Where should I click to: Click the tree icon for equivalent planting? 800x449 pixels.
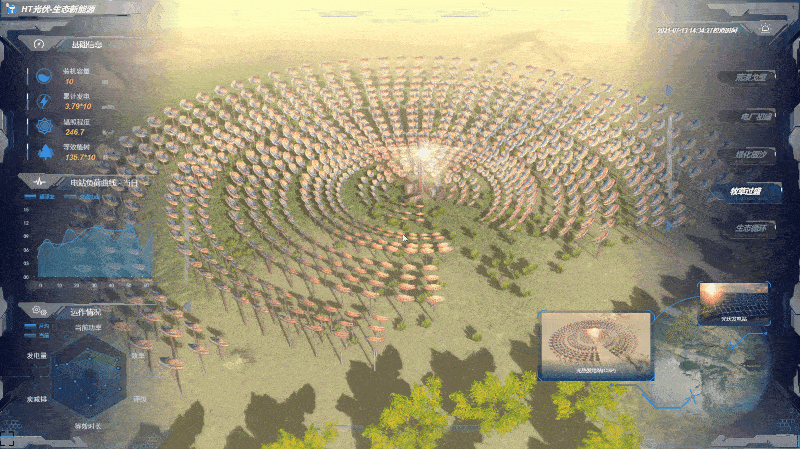coord(45,152)
